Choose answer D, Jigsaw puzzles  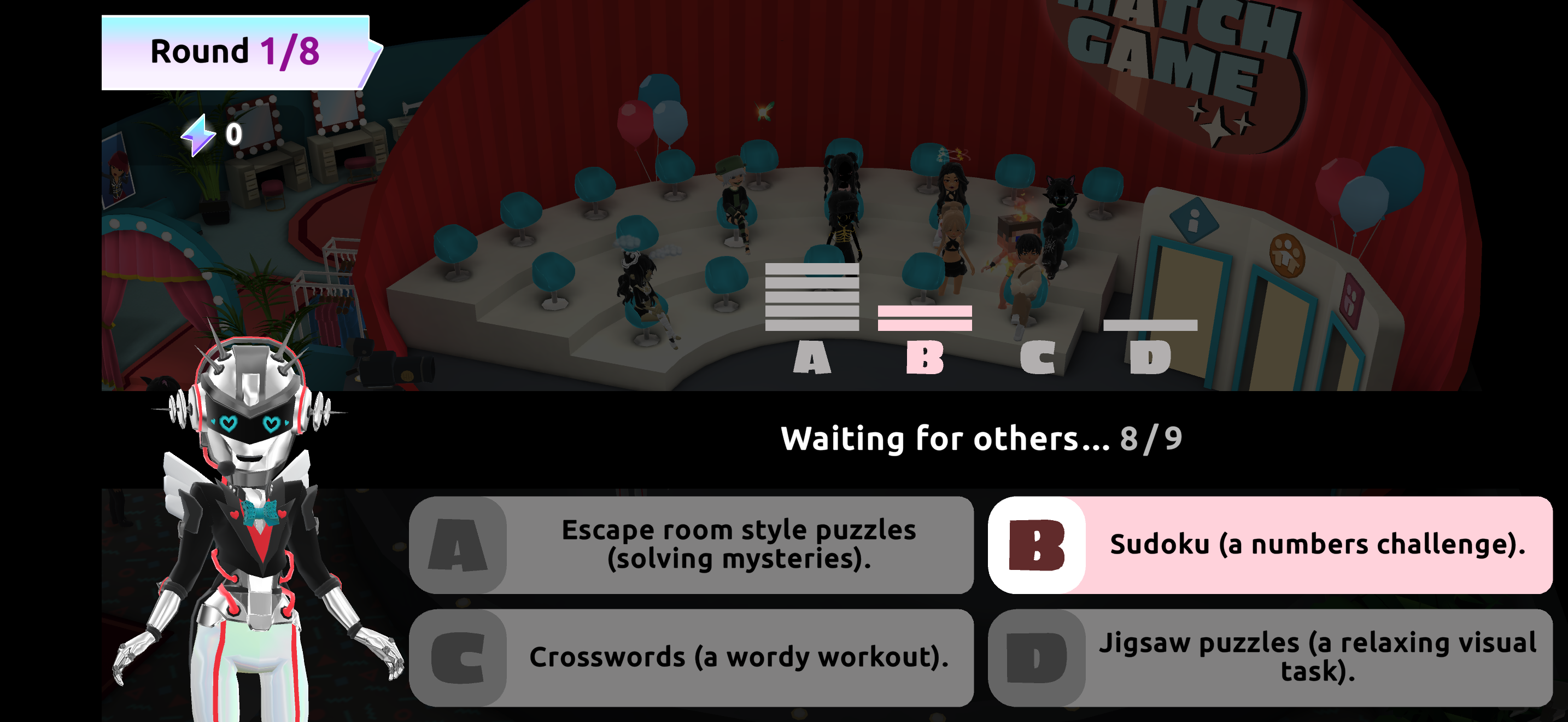pos(1269,657)
